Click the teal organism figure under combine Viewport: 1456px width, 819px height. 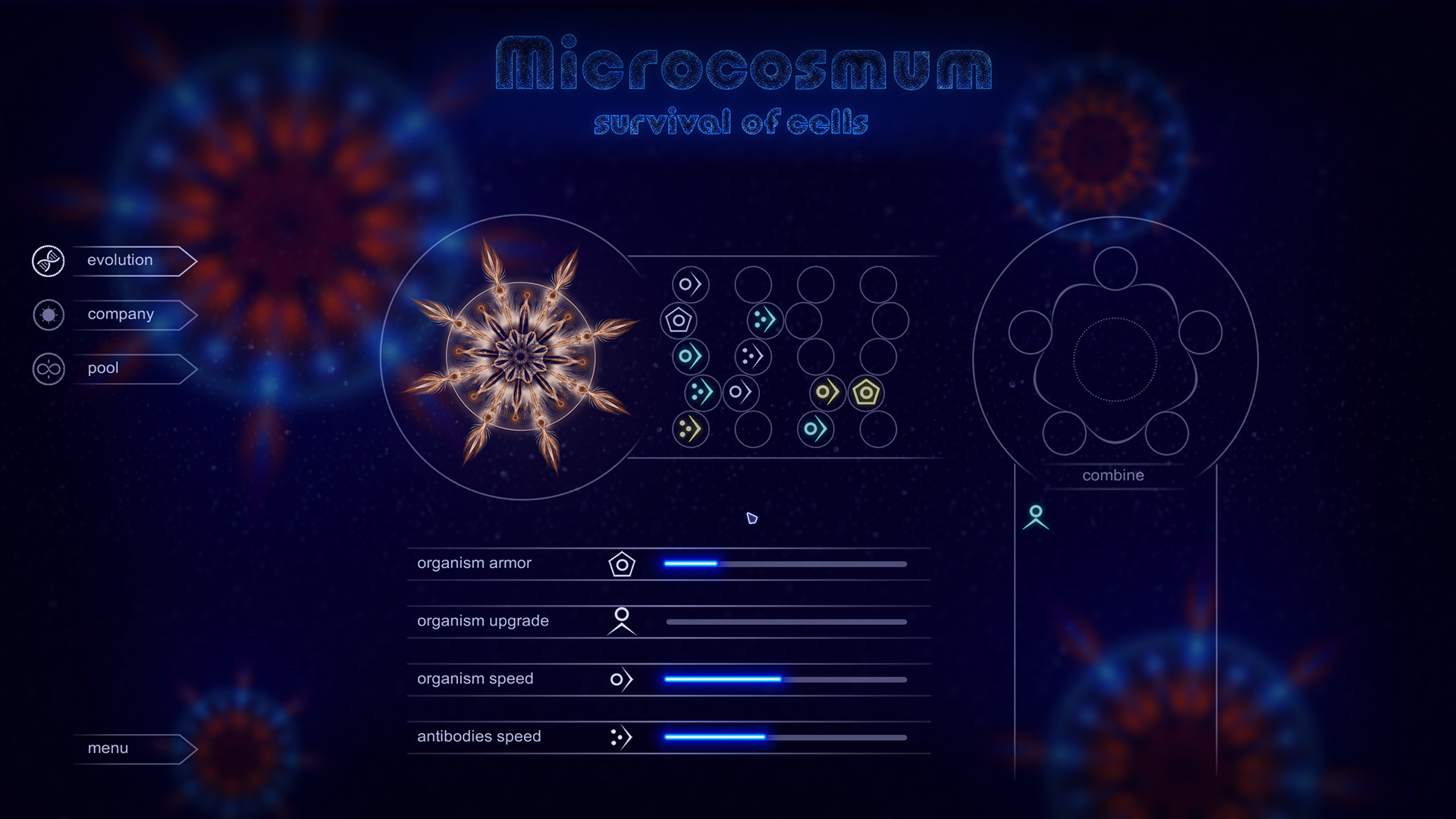tap(1036, 519)
